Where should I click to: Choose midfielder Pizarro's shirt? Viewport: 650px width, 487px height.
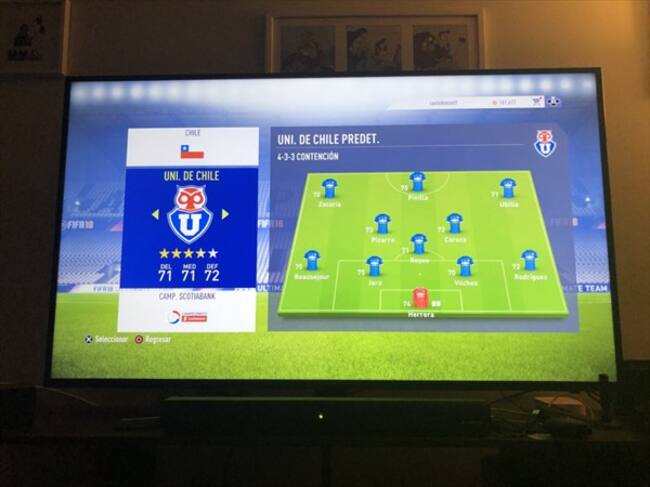[x=382, y=224]
